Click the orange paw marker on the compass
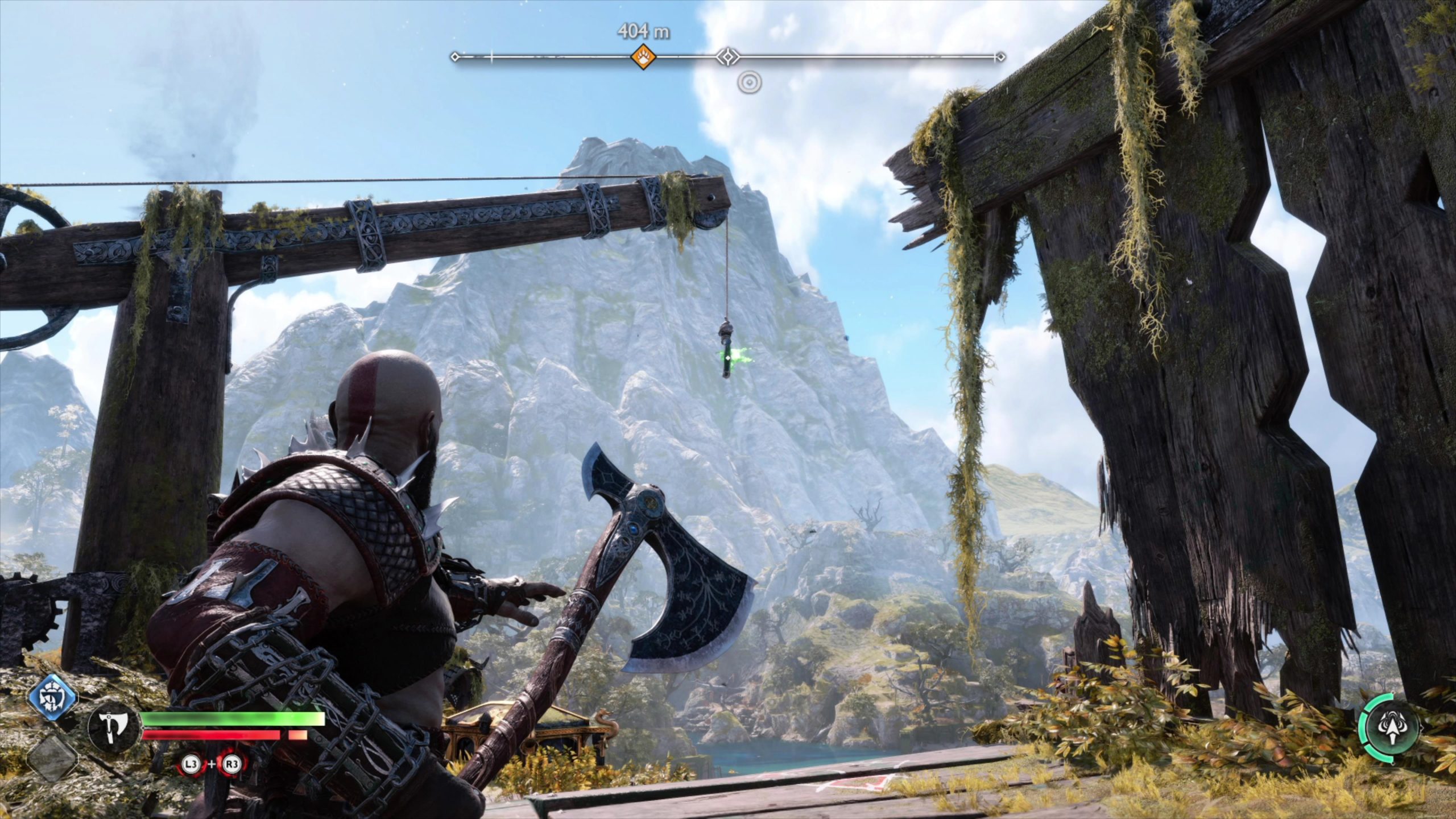Screen dimensions: 1456x819 pos(643,57)
